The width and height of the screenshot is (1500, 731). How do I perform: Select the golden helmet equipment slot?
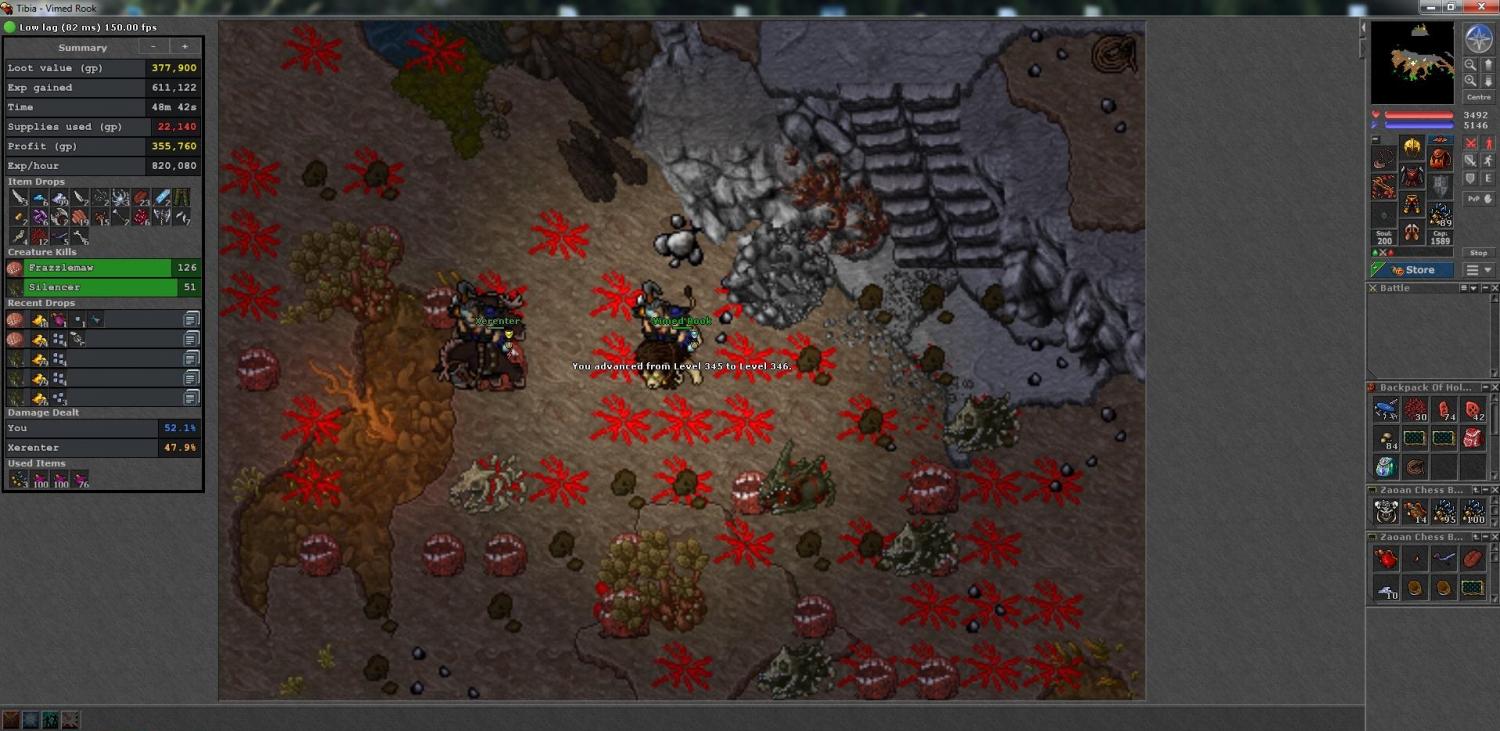point(1412,147)
